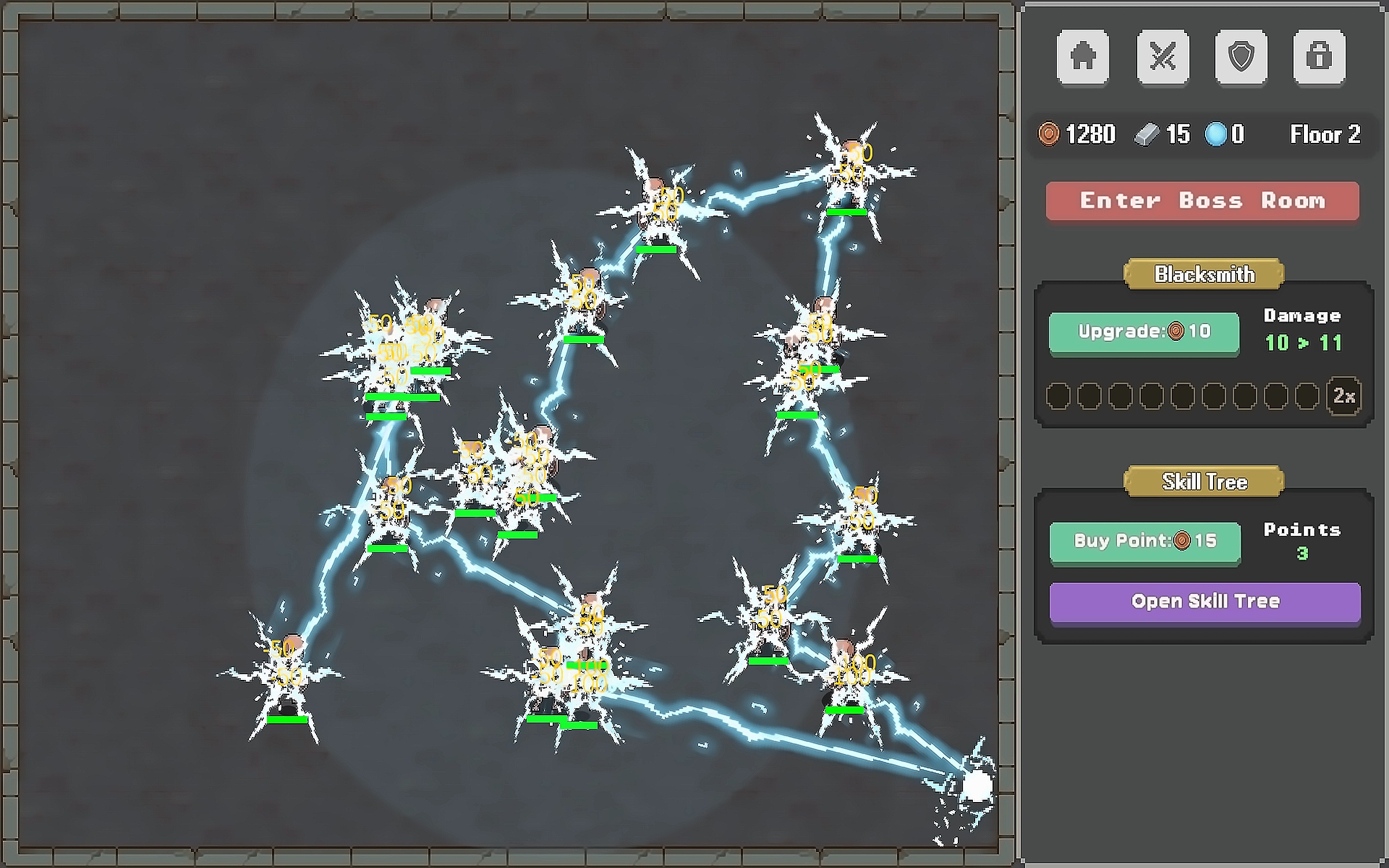Screen dimensions: 1389x868
Task: Switch to the crossed swords tab
Action: [x=1162, y=57]
